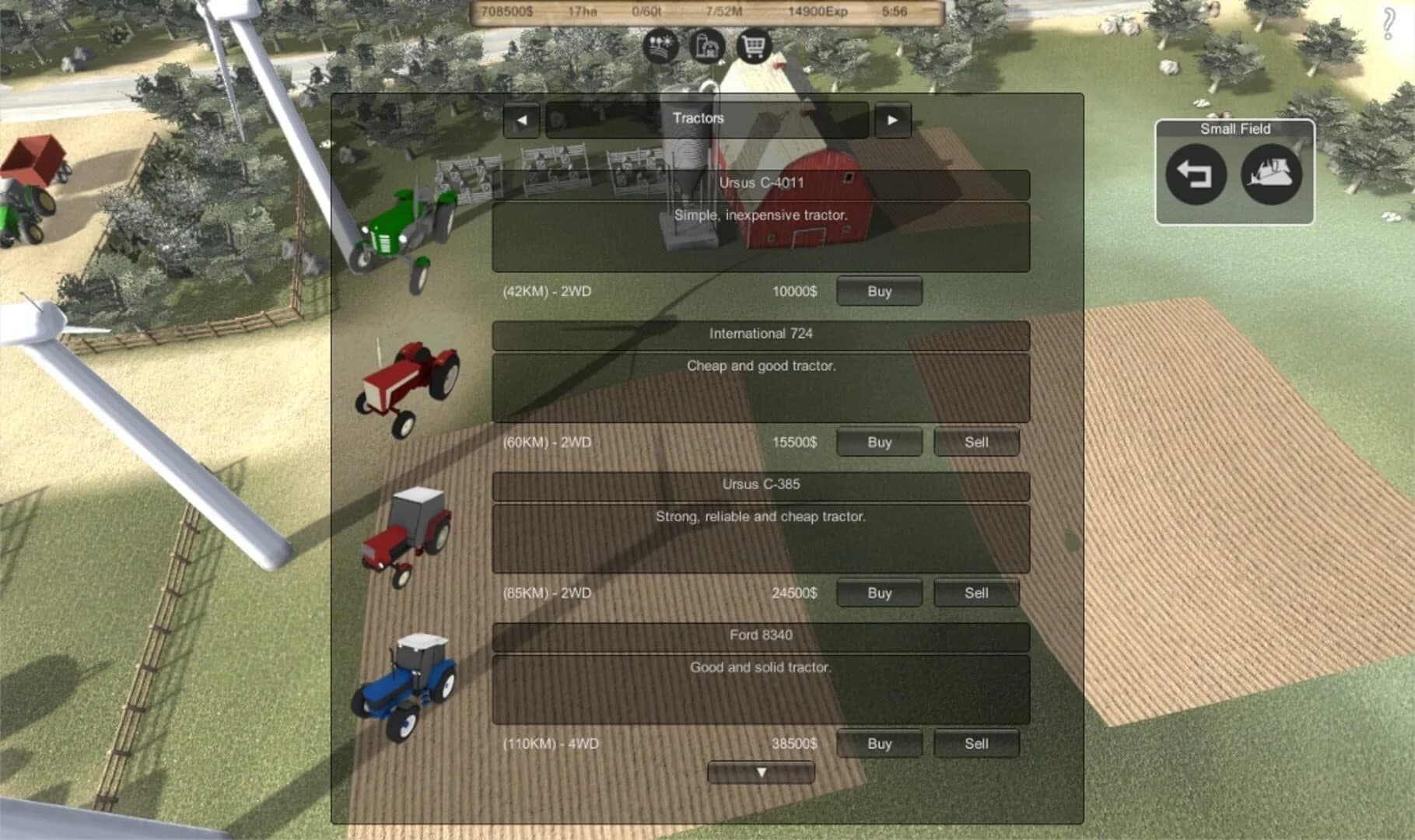Open the Tractors category header

699,118
